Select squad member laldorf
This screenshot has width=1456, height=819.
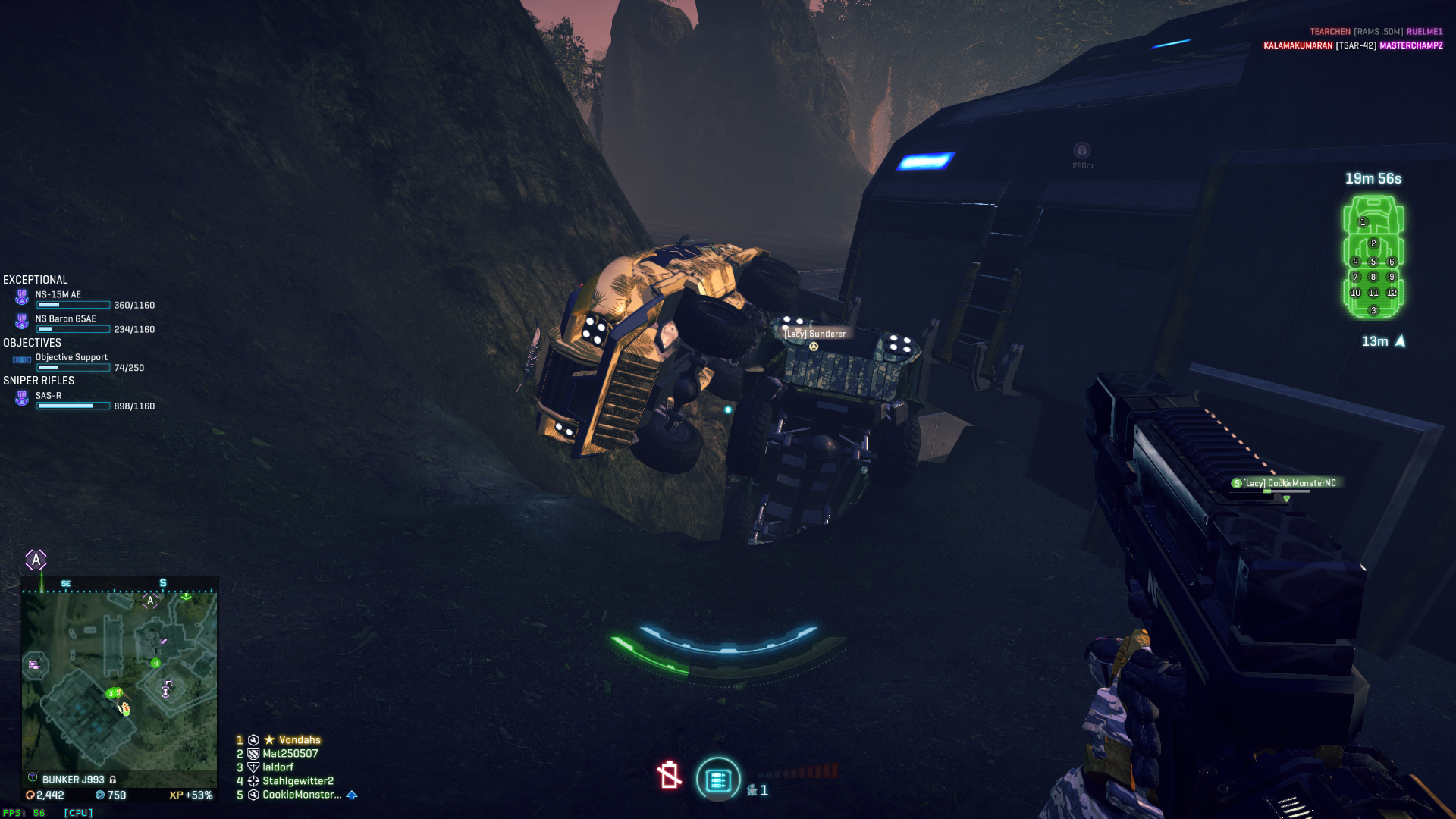pos(278,767)
